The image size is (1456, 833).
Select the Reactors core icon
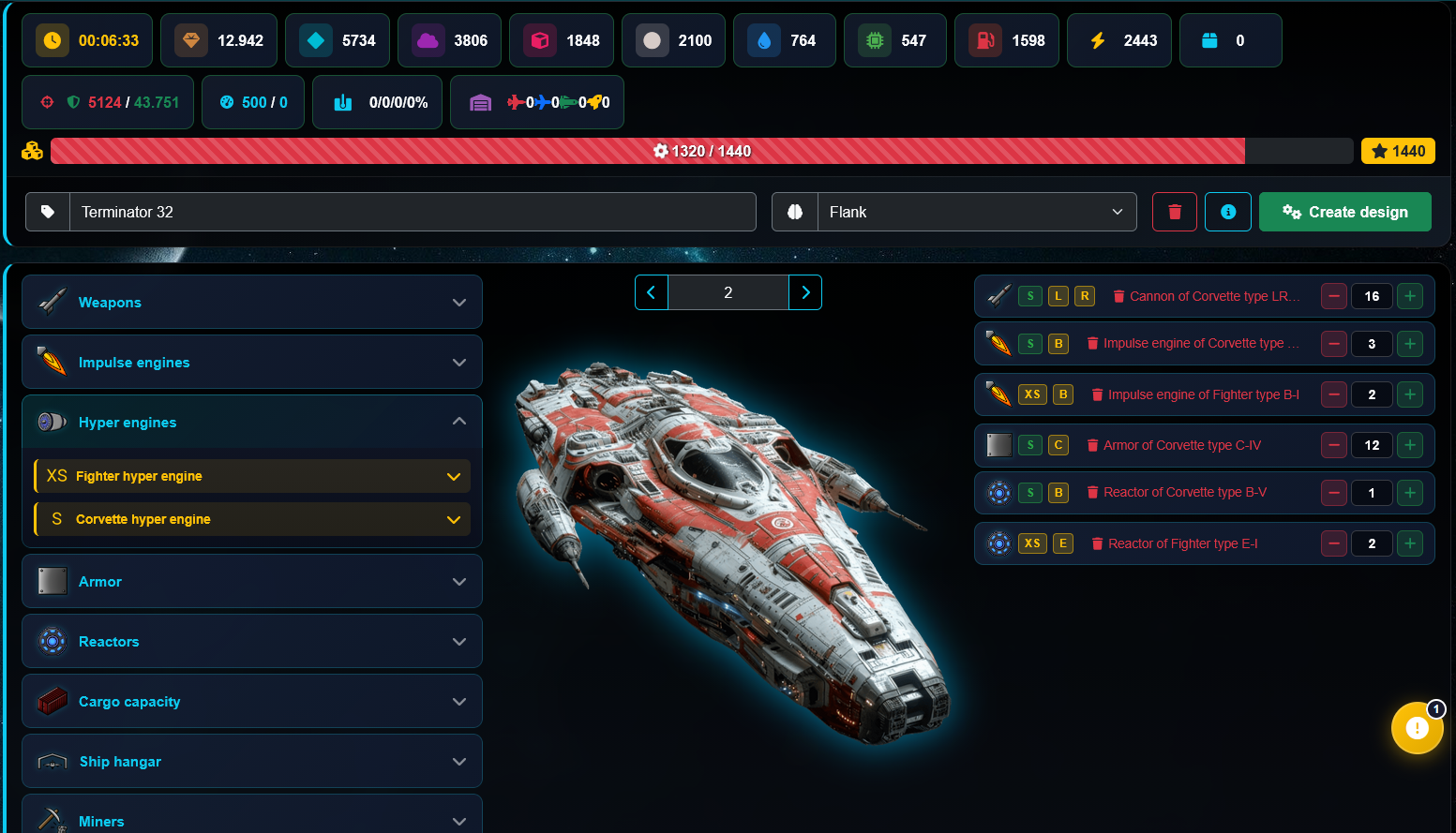pos(53,641)
